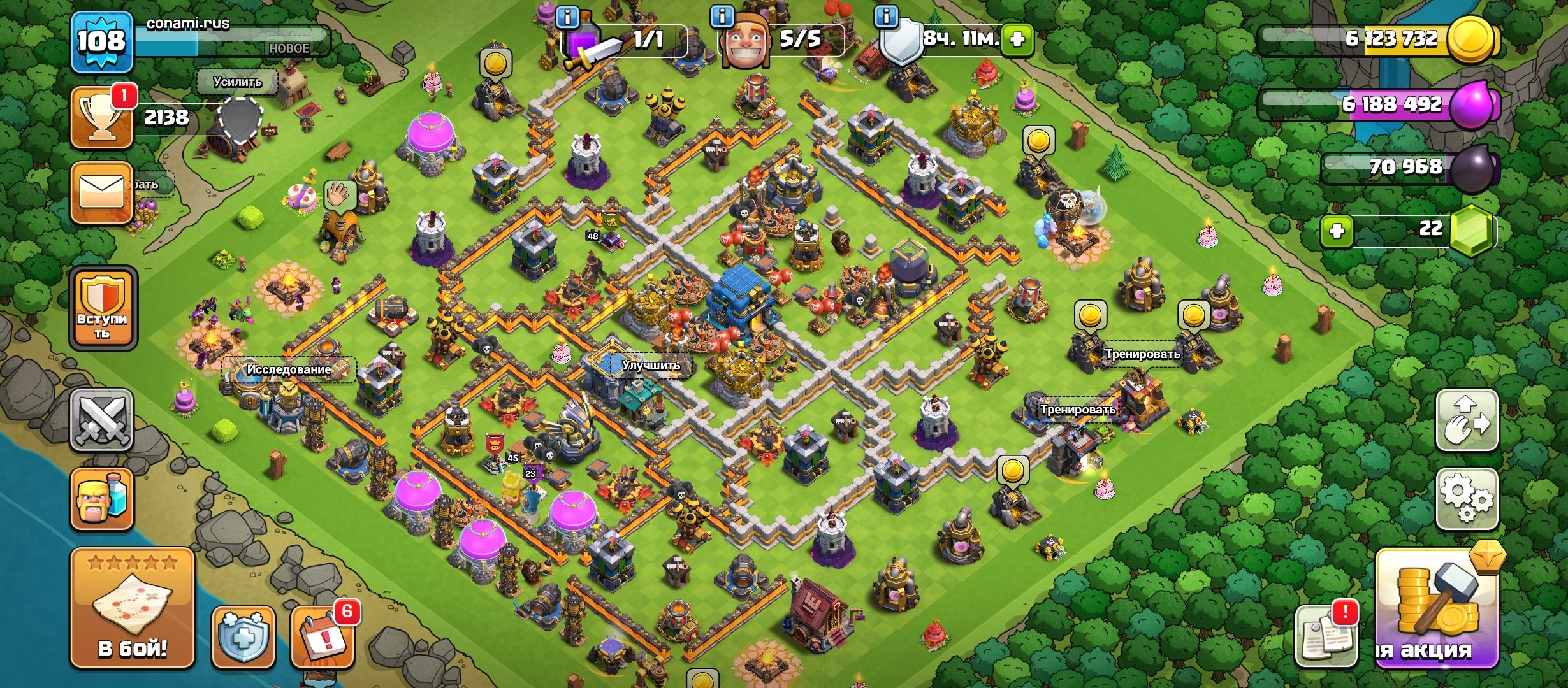Tap the Улучшить upgrade label

coord(650,366)
